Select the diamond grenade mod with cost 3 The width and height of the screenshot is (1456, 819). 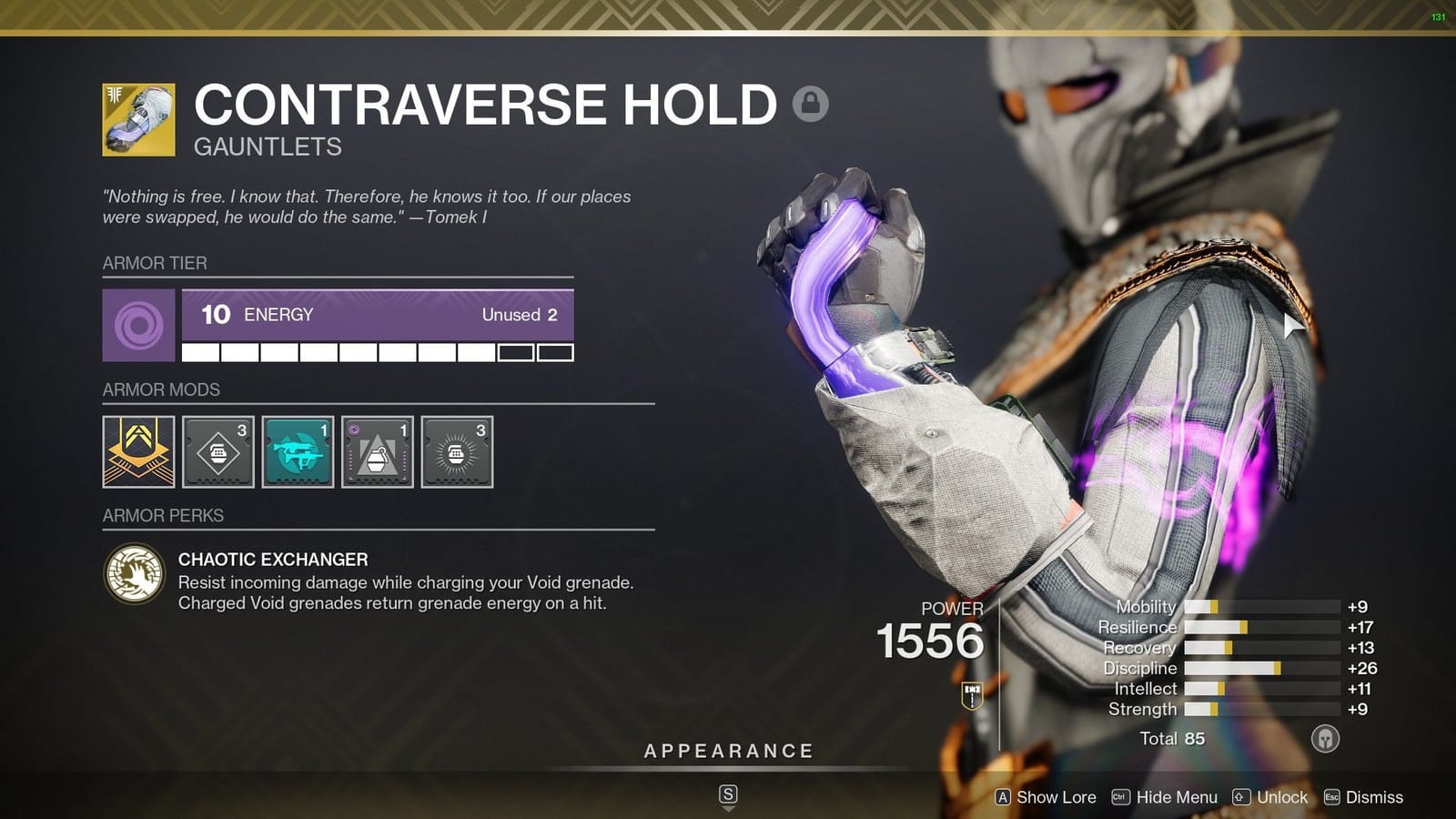tap(217, 450)
